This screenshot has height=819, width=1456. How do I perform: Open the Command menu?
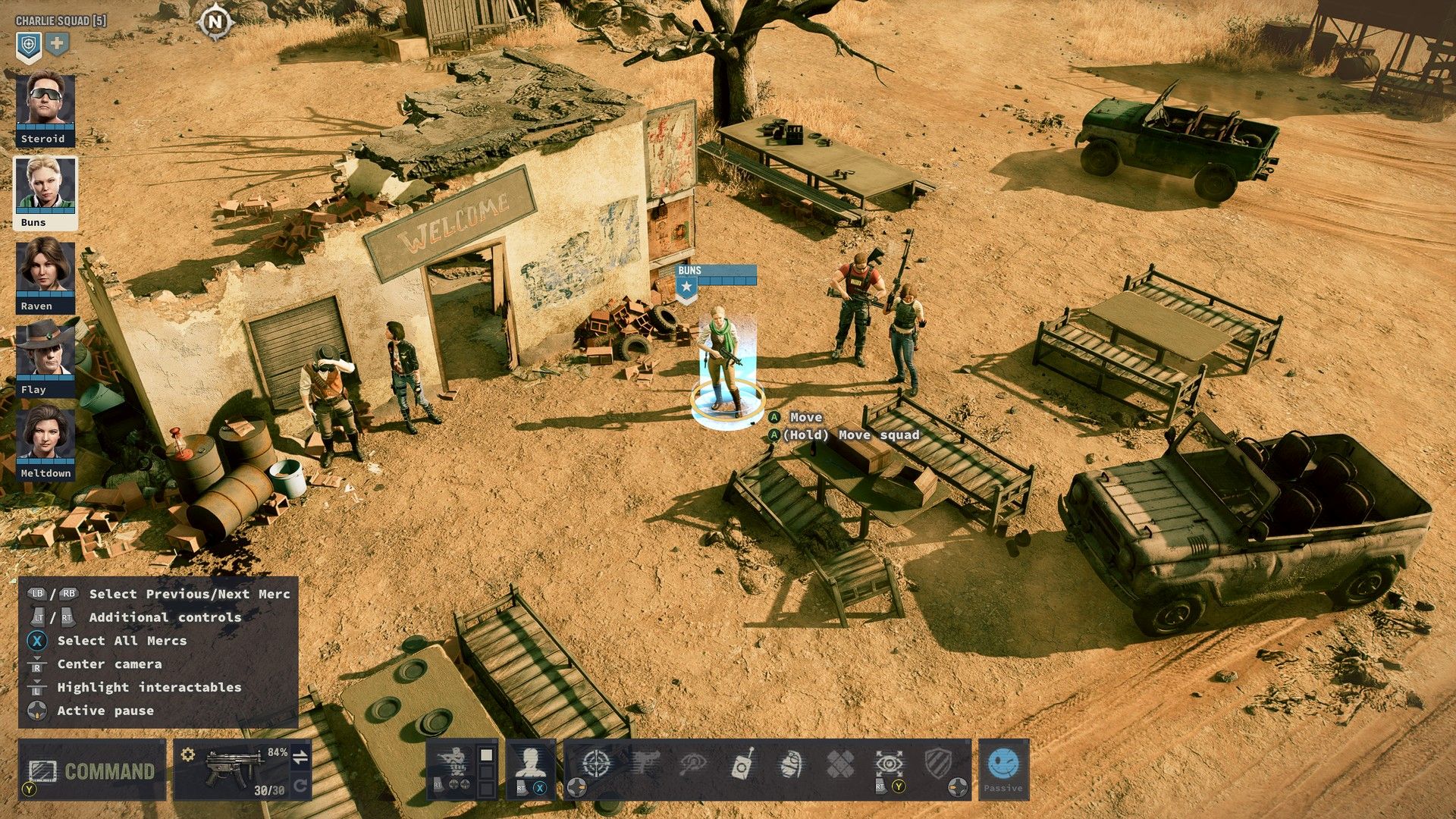[93, 770]
